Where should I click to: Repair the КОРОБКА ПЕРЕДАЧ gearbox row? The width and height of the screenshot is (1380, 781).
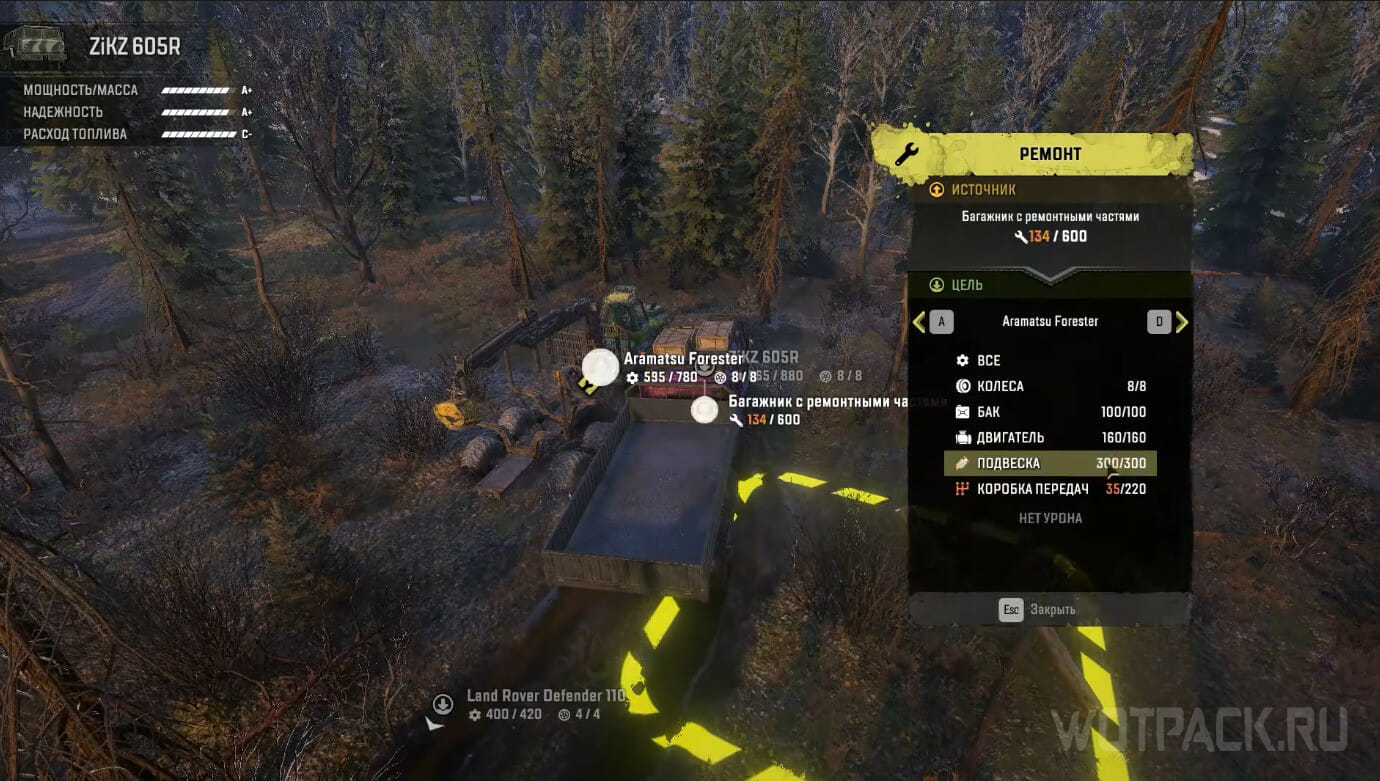coord(1049,489)
